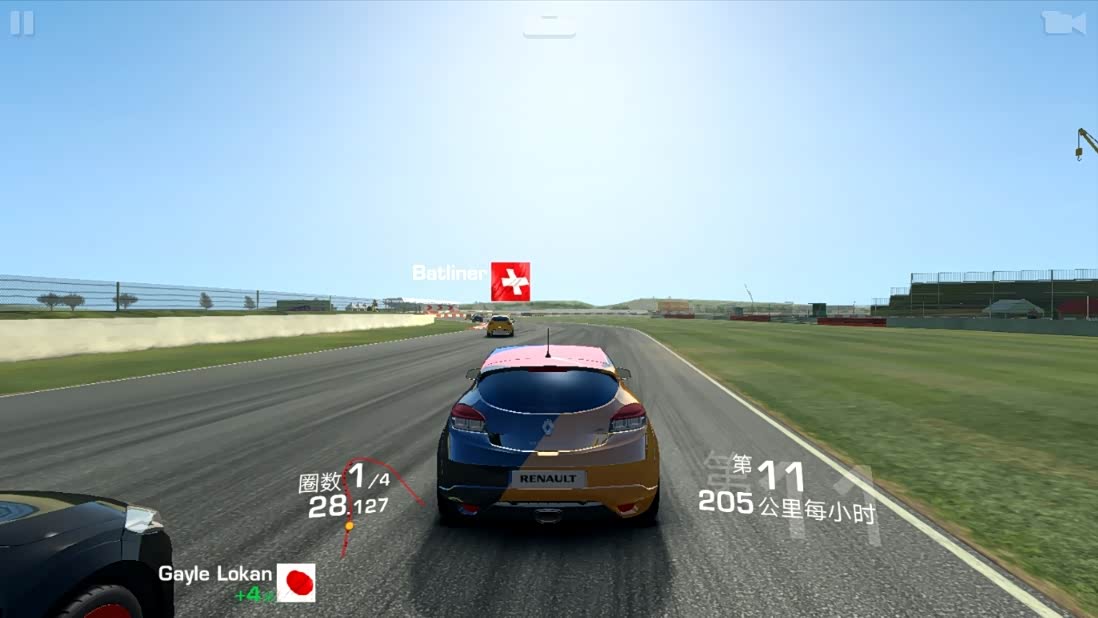Viewport: 1098px width, 618px height.
Task: Switch the camera view
Action: pyautogui.click(x=1063, y=23)
